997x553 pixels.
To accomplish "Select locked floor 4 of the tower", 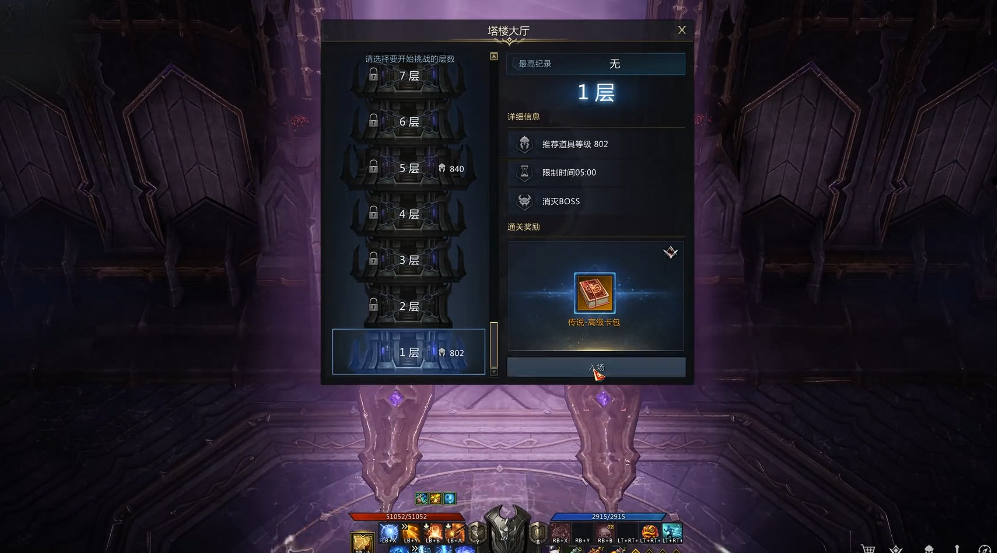I will pos(409,214).
